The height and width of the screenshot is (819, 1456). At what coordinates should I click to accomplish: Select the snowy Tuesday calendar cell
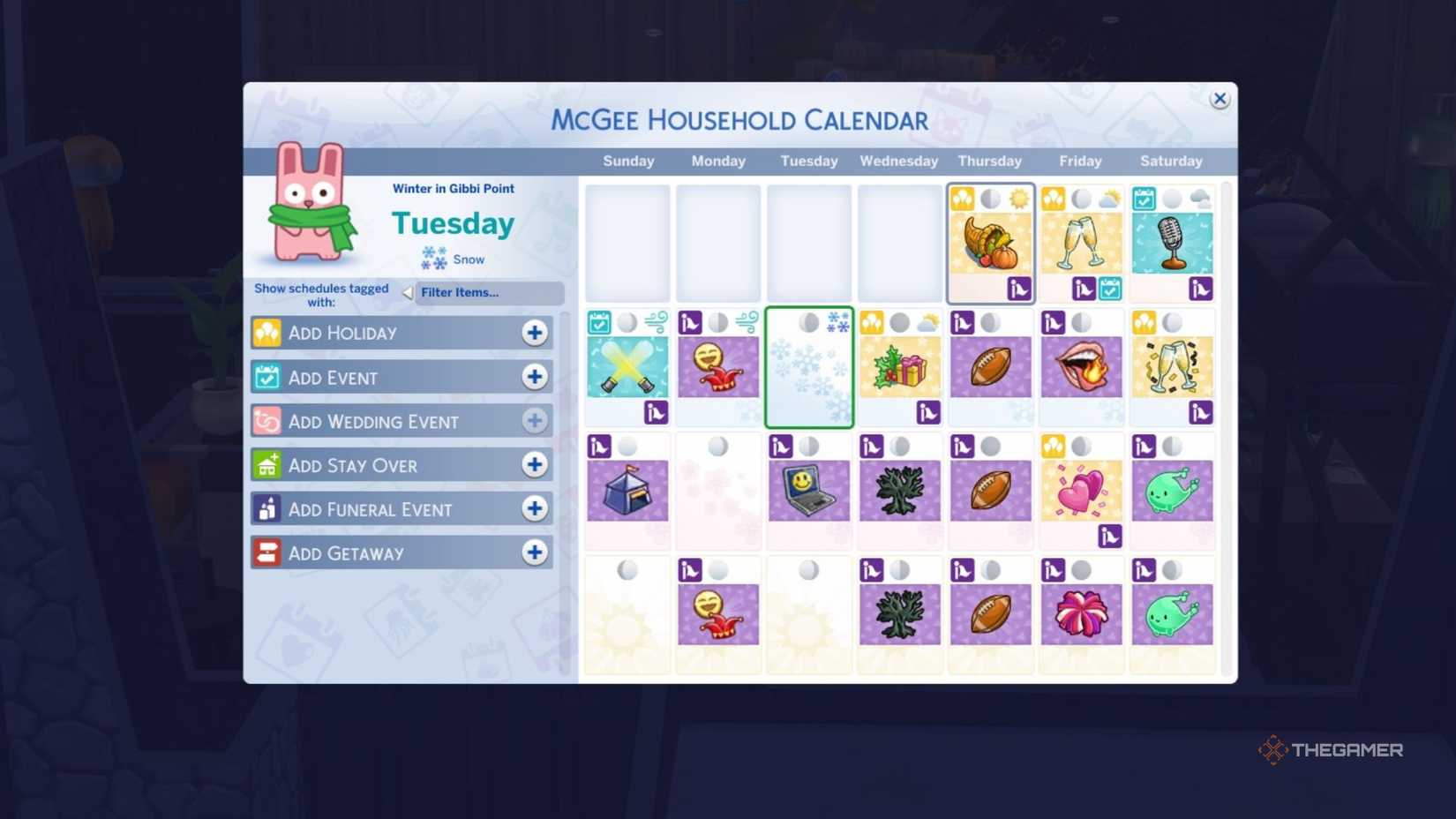pyautogui.click(x=808, y=368)
